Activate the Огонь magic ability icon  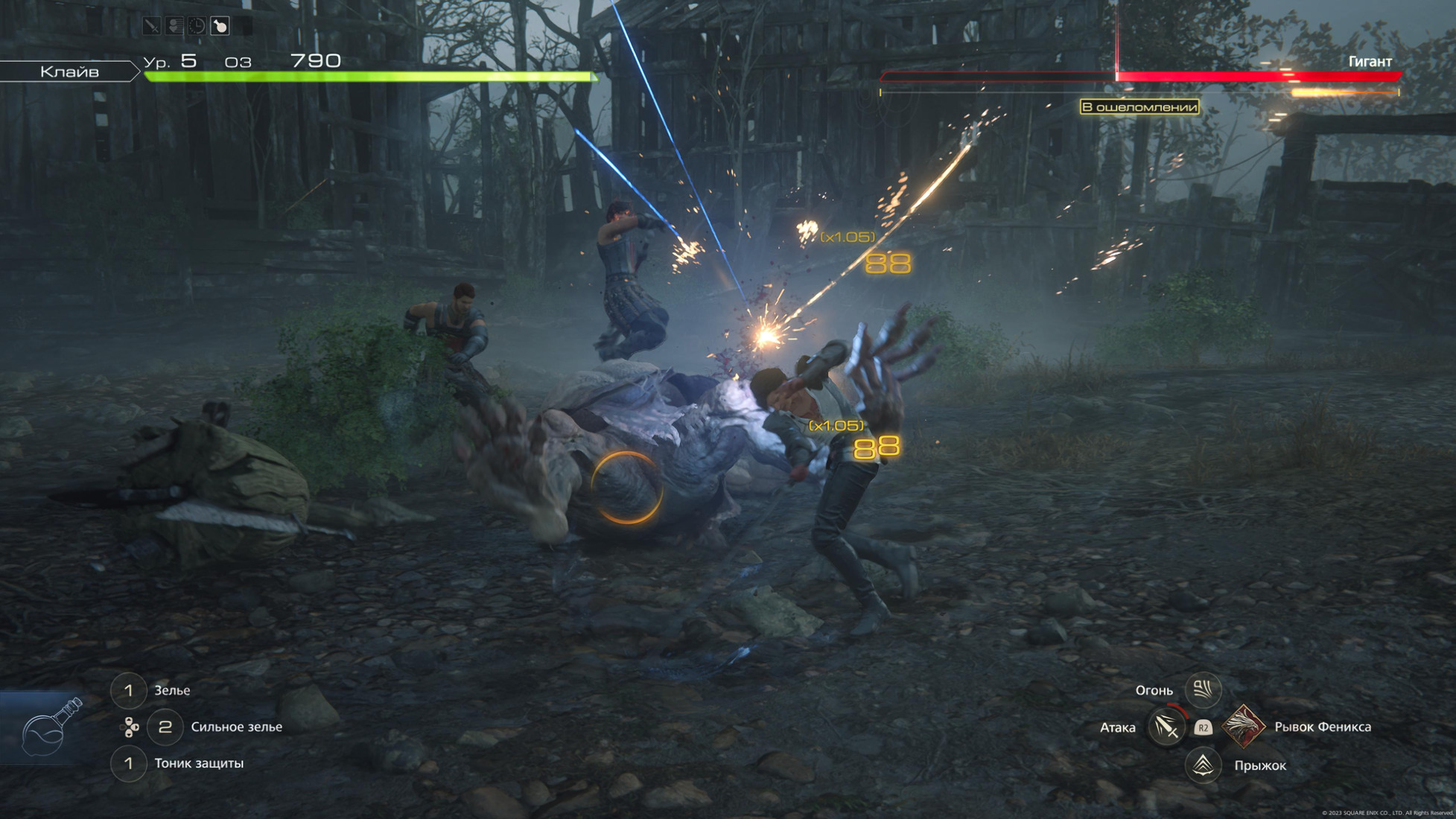coord(1203,690)
